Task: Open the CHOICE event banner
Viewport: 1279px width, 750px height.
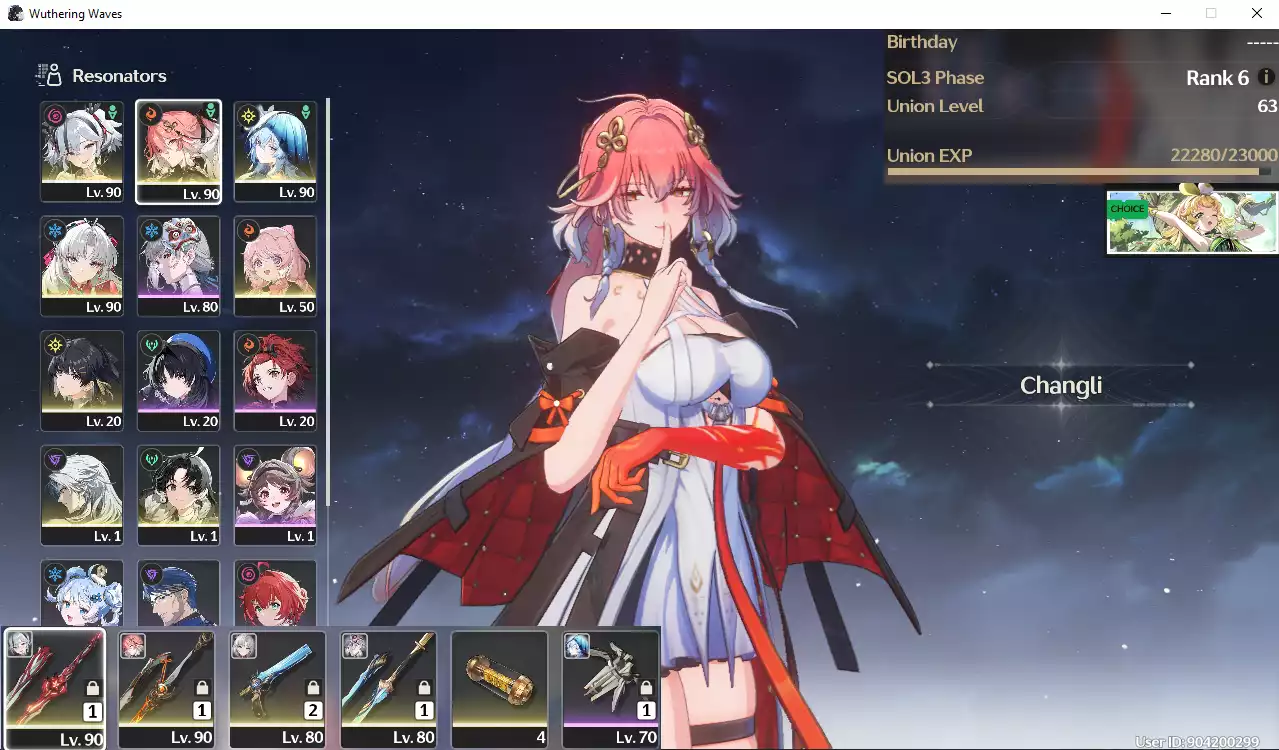Action: point(1192,222)
